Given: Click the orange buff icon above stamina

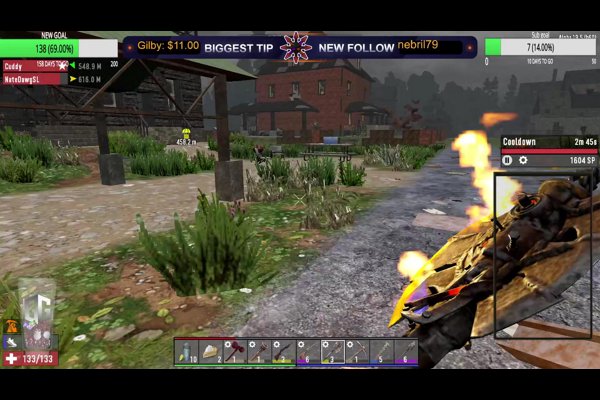Looking at the screenshot, I should (x=11, y=326).
